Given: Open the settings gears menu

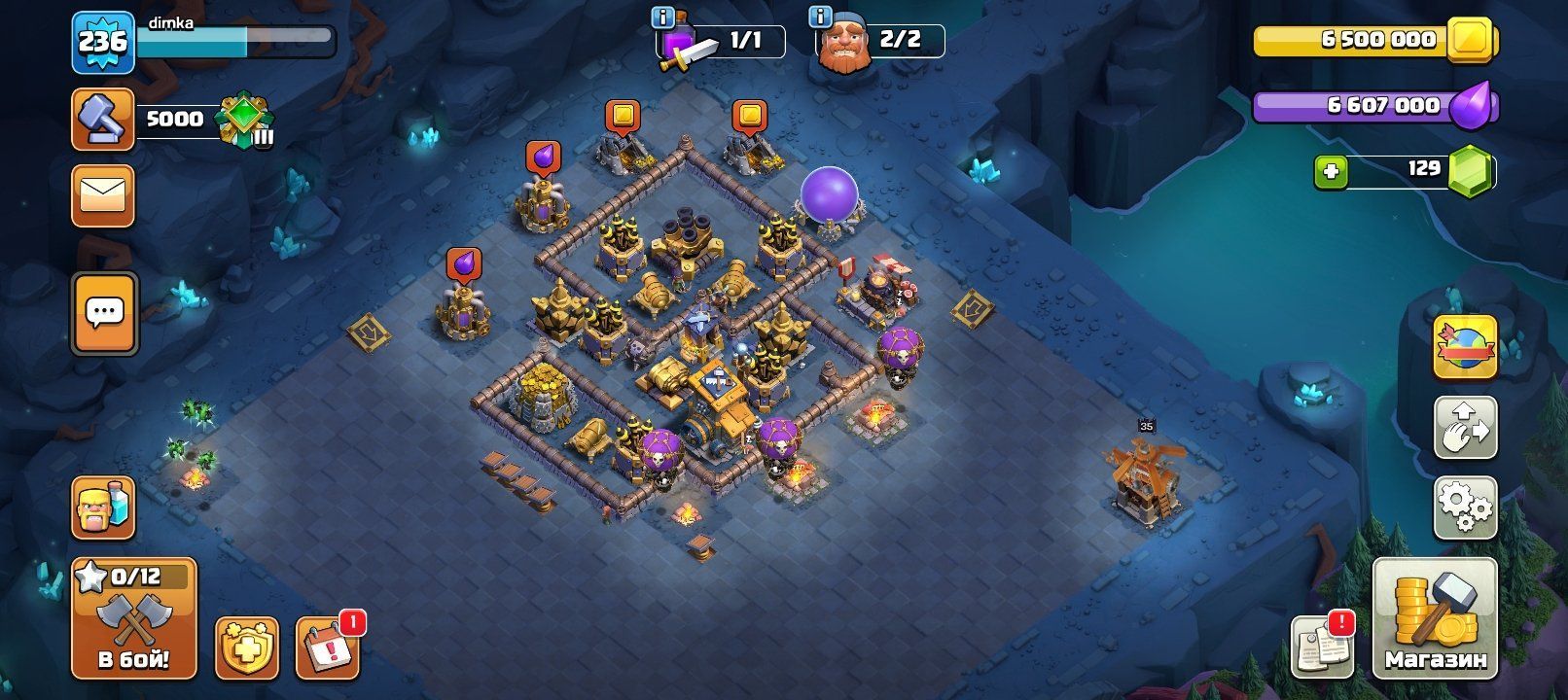Looking at the screenshot, I should 1465,507.
